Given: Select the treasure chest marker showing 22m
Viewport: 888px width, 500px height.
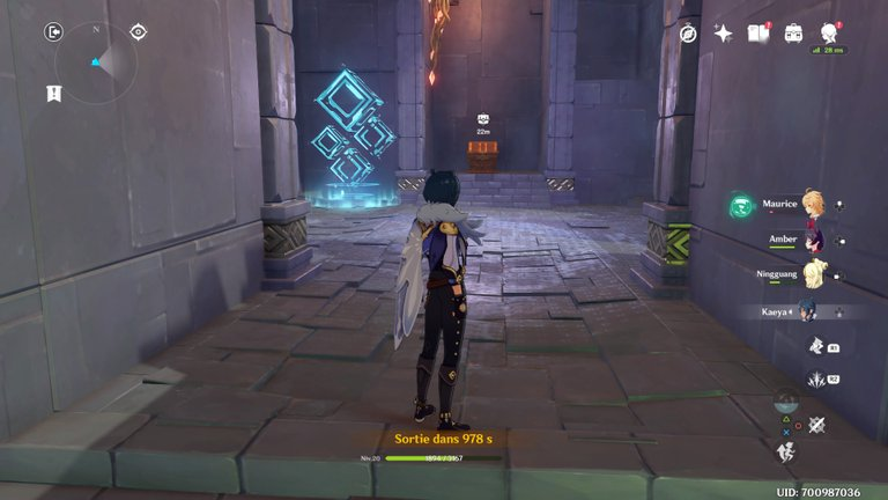Looking at the screenshot, I should [483, 120].
